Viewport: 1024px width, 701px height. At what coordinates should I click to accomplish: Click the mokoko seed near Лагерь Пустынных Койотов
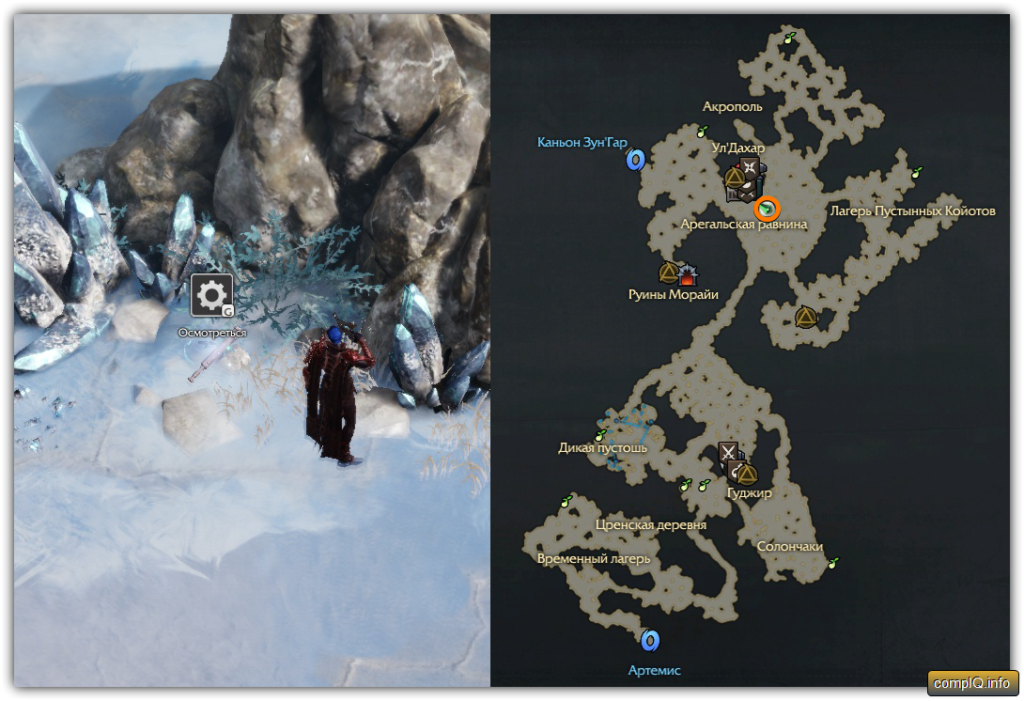[917, 171]
